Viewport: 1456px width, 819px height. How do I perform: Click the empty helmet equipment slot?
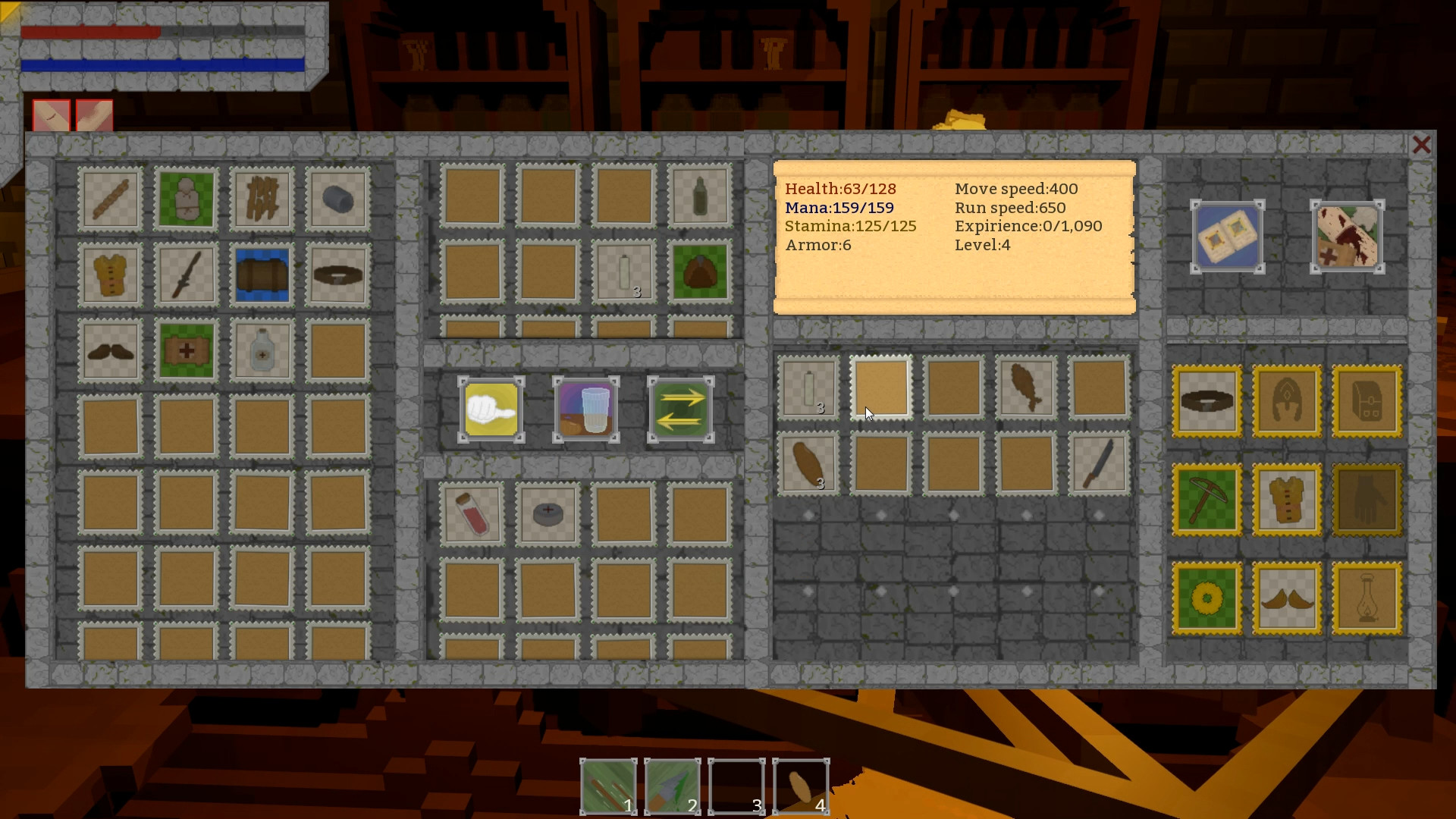1287,400
